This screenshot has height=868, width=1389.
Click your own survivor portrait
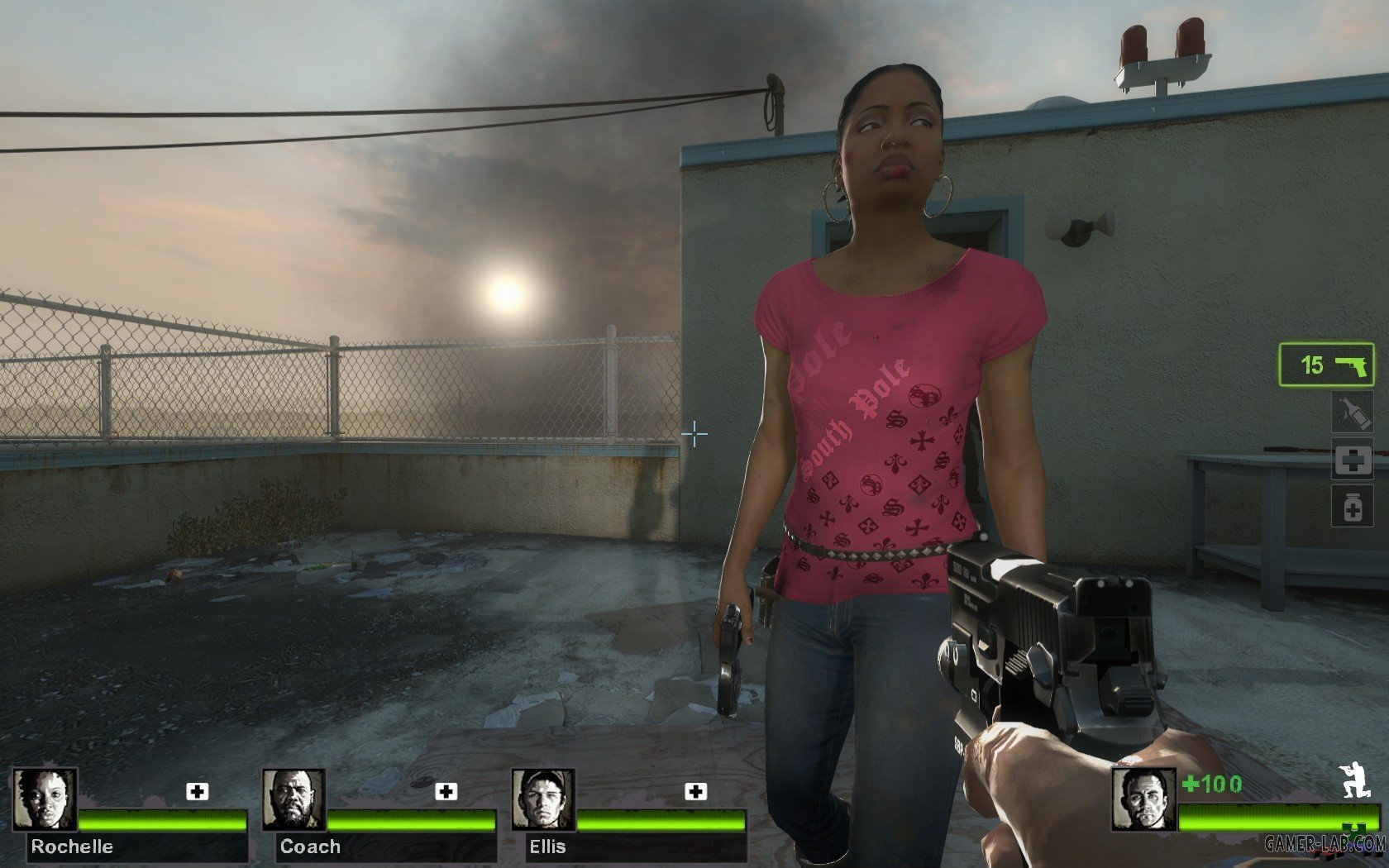pyautogui.click(x=1143, y=799)
